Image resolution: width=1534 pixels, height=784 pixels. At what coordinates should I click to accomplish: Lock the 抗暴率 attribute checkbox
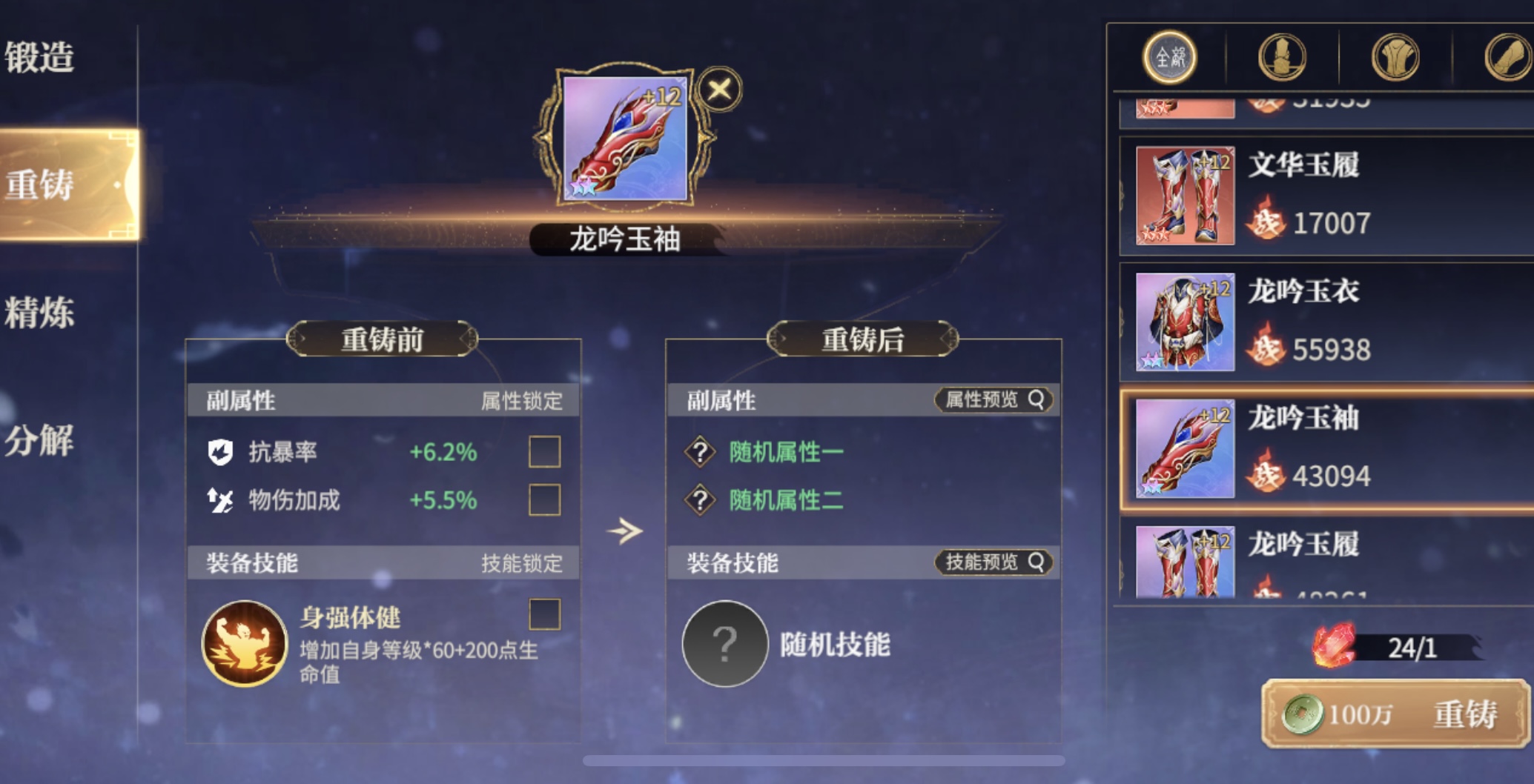pyautogui.click(x=544, y=451)
